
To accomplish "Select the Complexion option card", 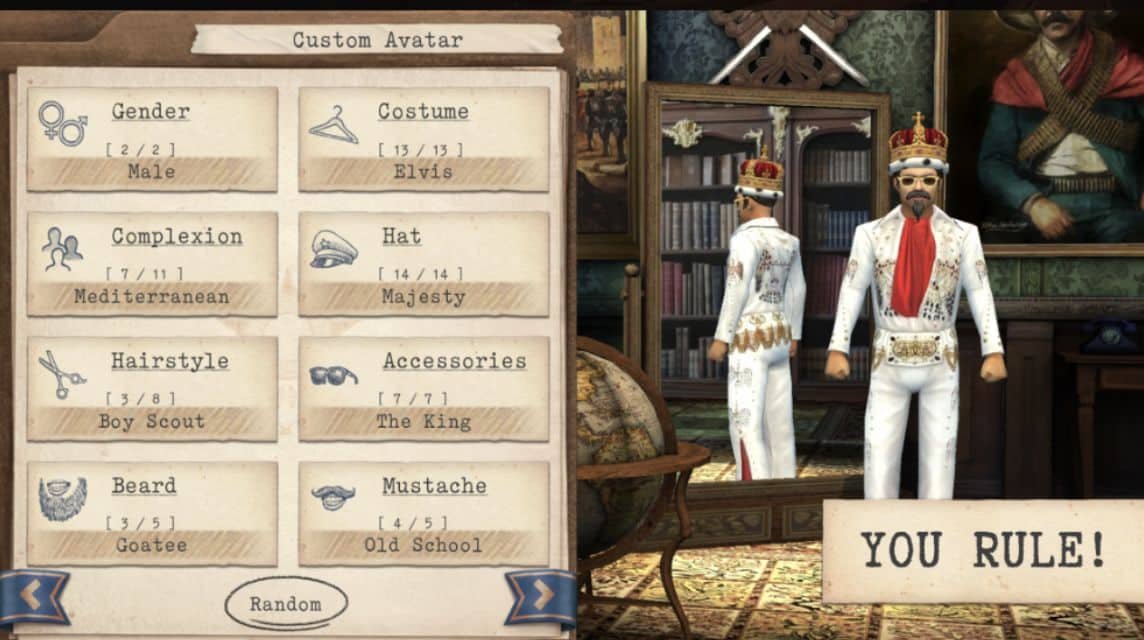I will pos(152,264).
